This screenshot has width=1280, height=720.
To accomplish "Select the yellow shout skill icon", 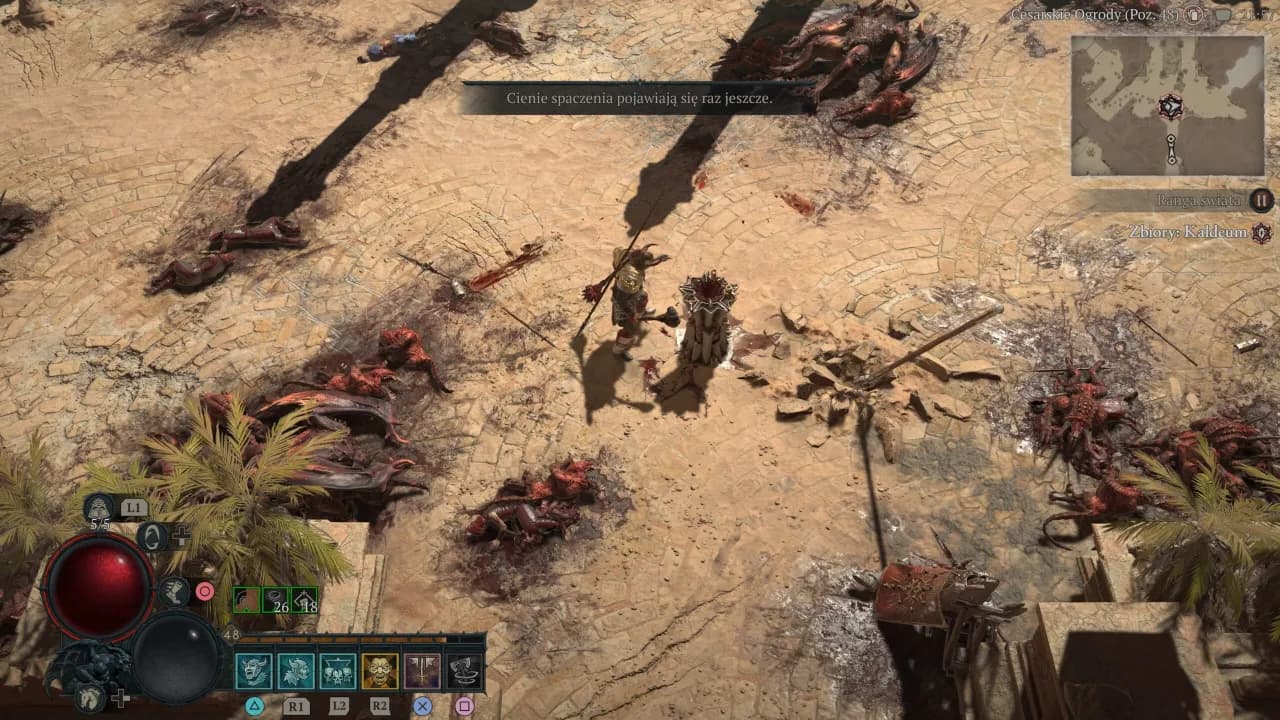I will [x=379, y=671].
